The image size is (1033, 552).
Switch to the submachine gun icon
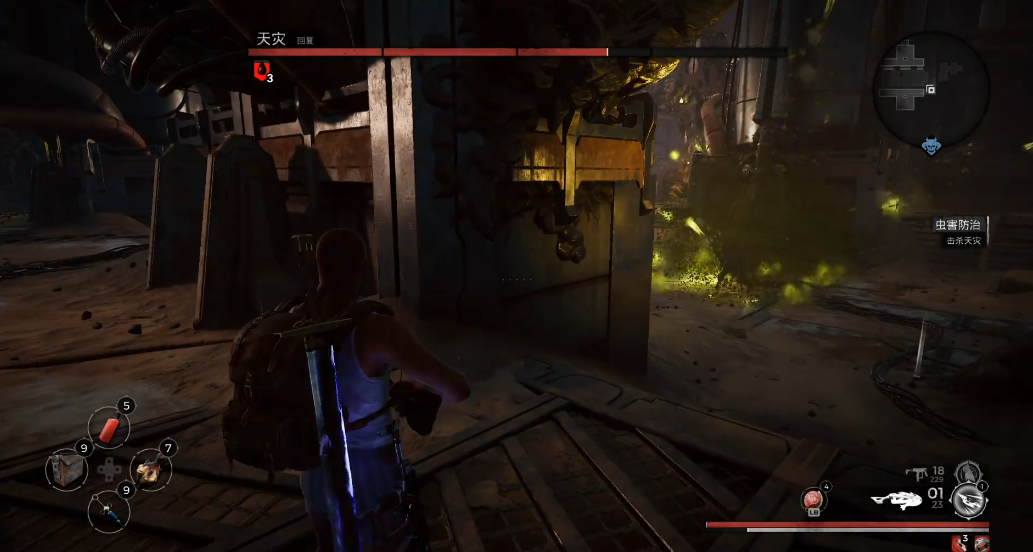point(917,473)
